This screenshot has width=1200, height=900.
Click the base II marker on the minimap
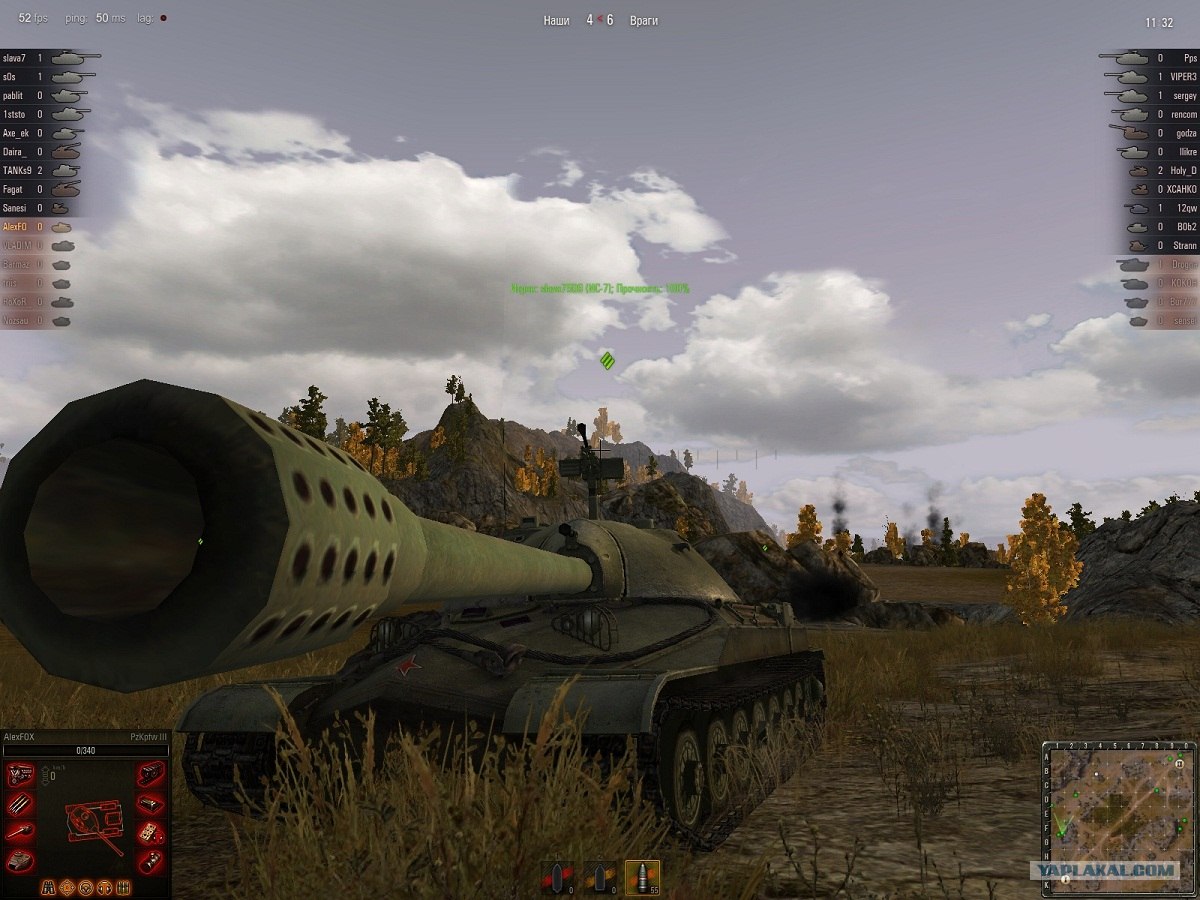pos(1180,764)
